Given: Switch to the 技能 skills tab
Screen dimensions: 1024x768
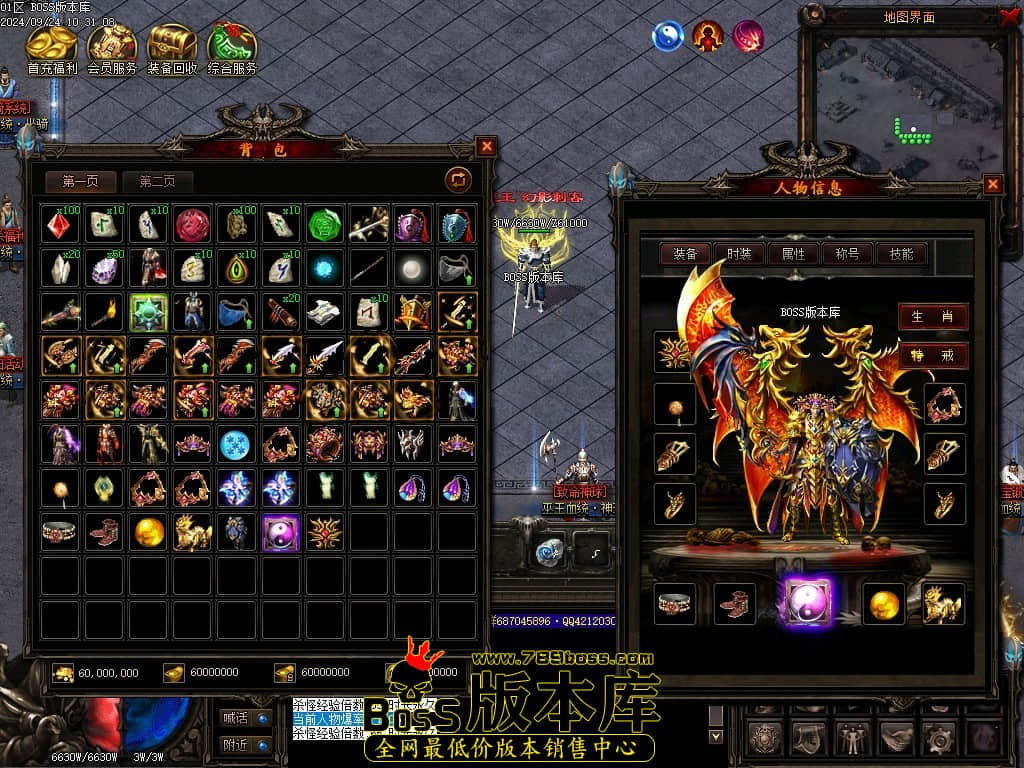Looking at the screenshot, I should click(901, 254).
